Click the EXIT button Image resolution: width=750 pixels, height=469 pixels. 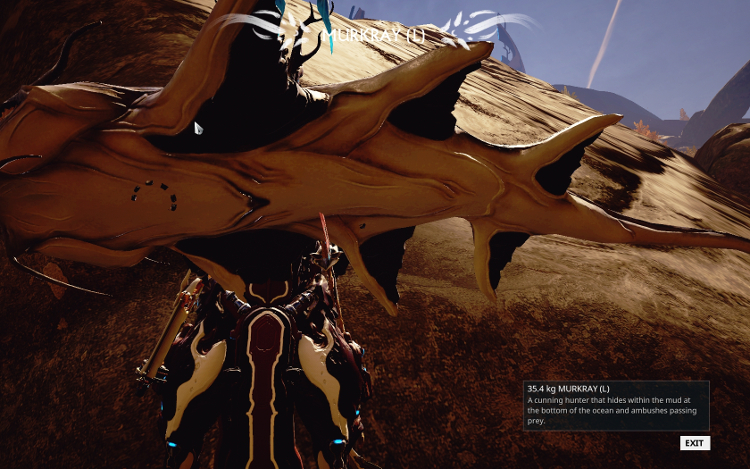[x=694, y=443]
